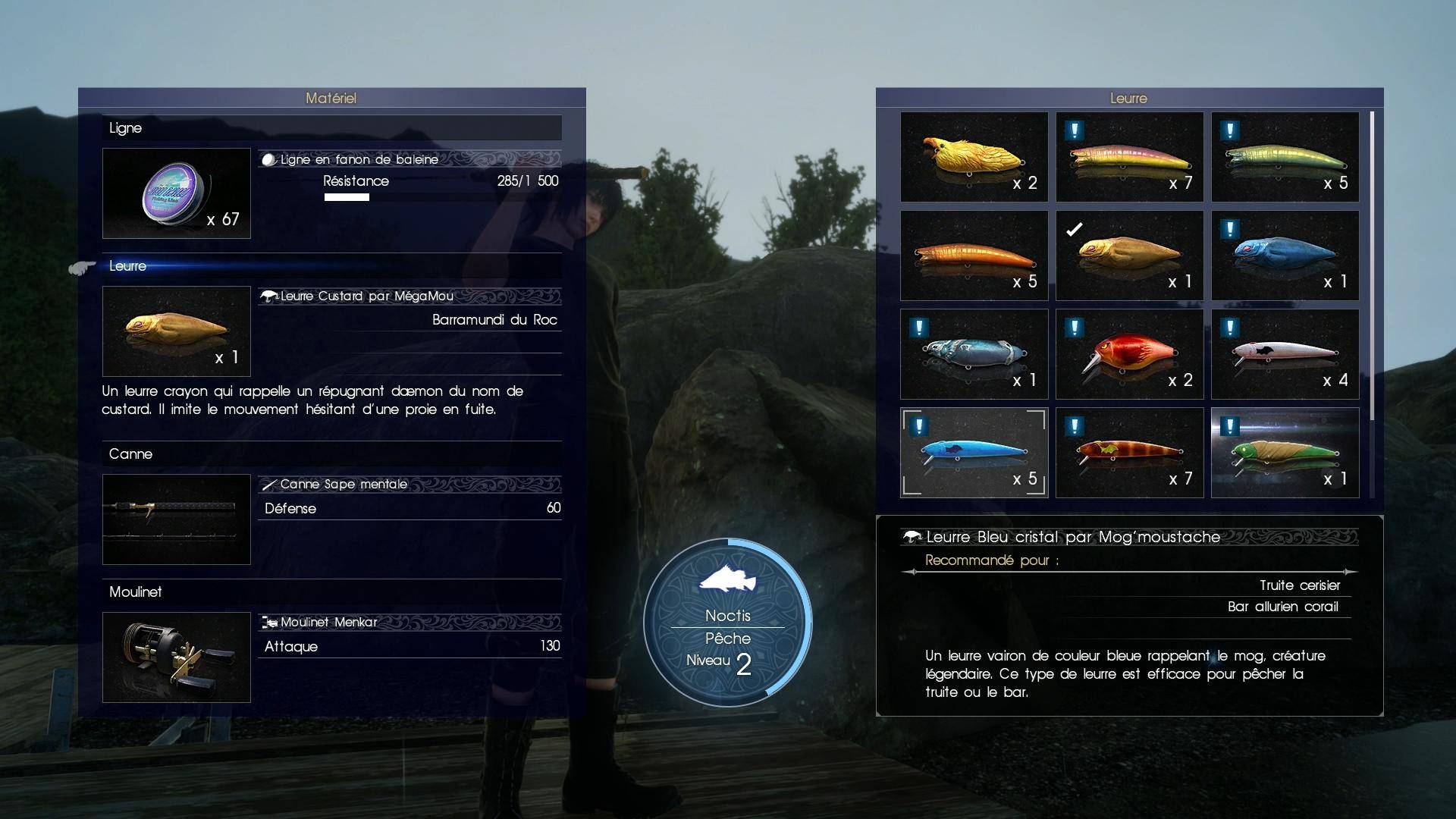Click the Canne Sape mentale rod icon
The height and width of the screenshot is (819, 1456).
click(x=177, y=519)
